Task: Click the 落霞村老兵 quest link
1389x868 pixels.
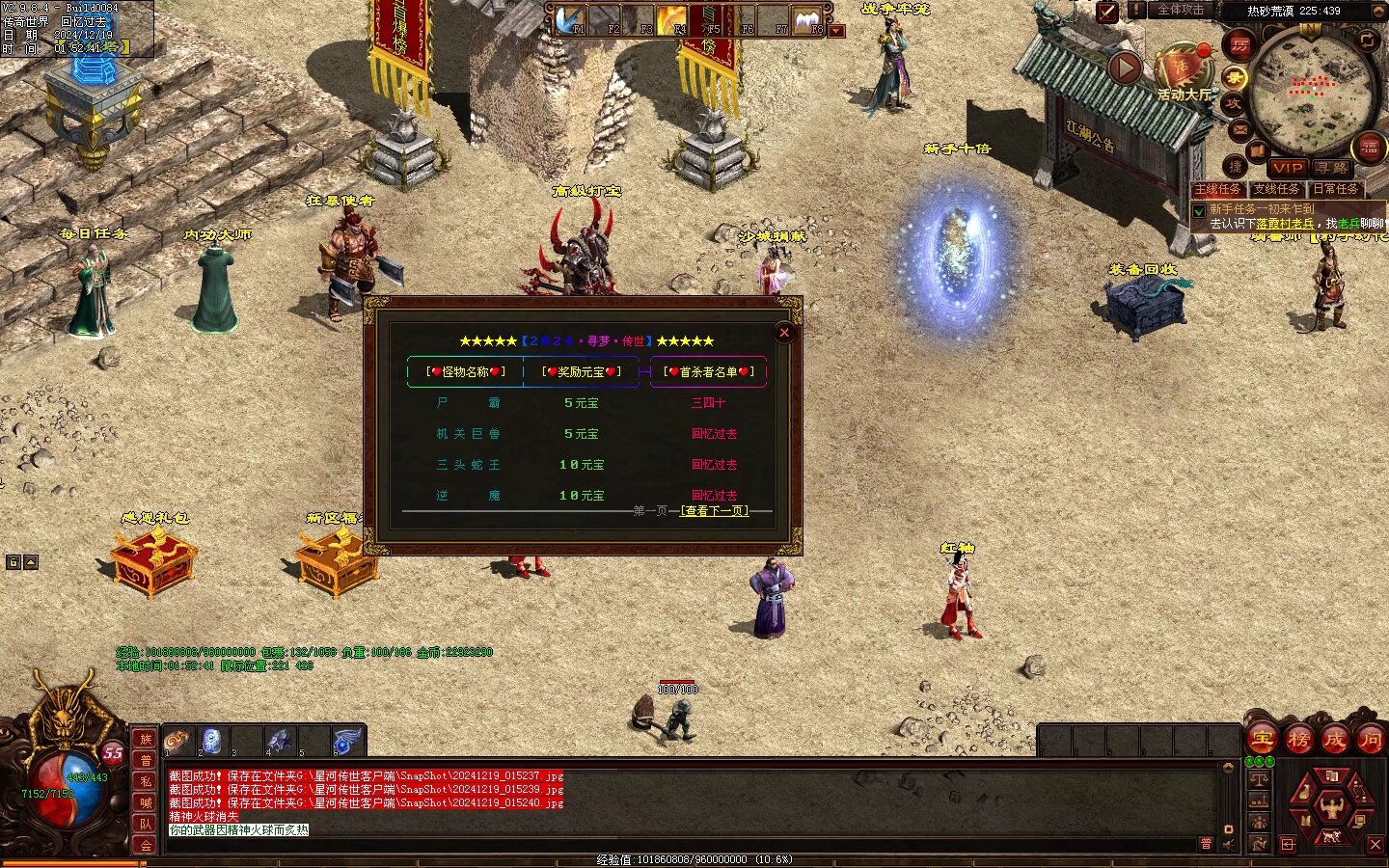Action: pos(1284,224)
